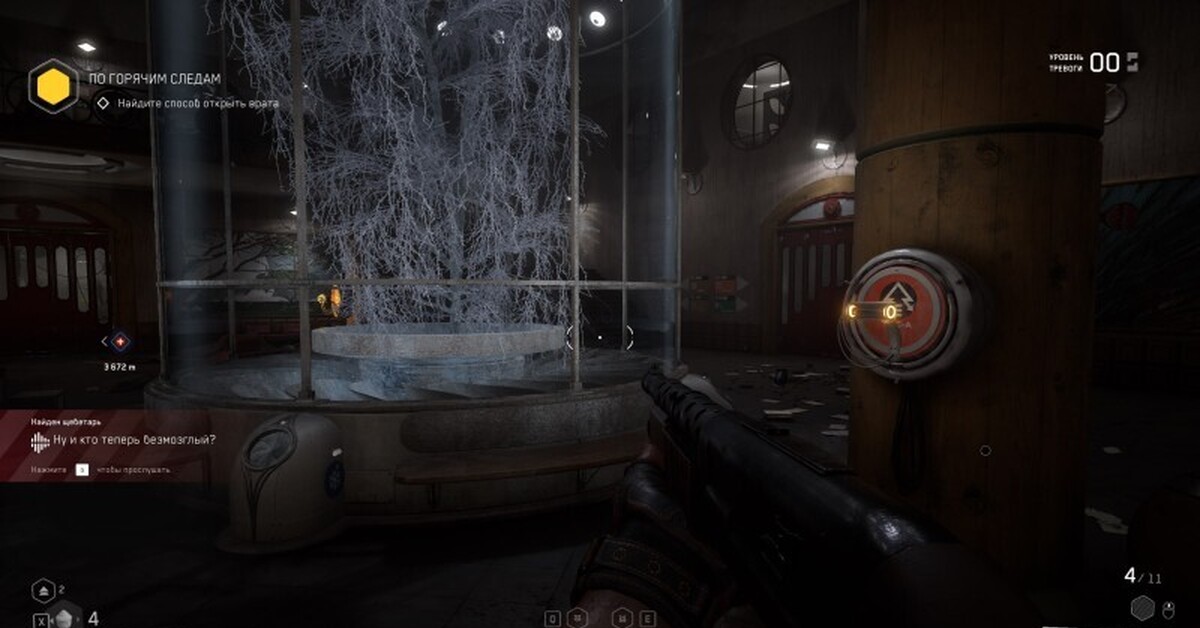The height and width of the screenshot is (628, 1200).
Task: Click the yellow hexagon quest icon
Action: pos(53,86)
